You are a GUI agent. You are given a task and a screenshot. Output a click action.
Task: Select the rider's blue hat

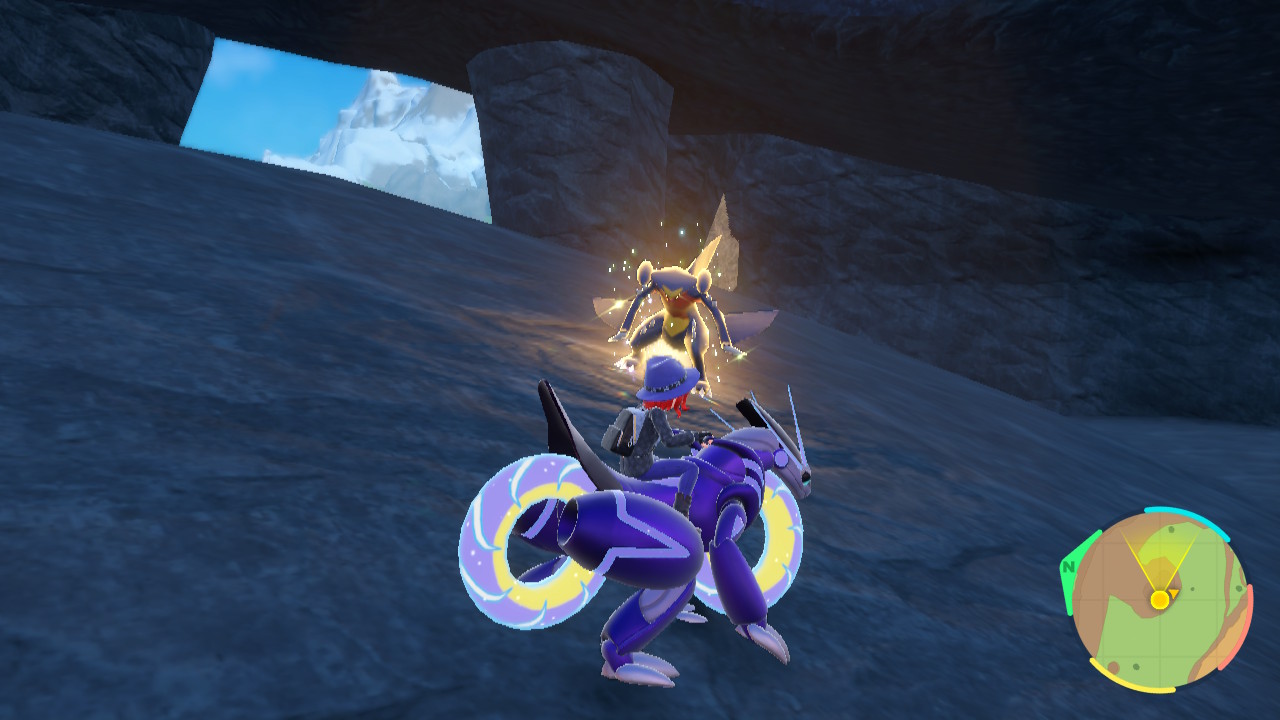pos(668,375)
